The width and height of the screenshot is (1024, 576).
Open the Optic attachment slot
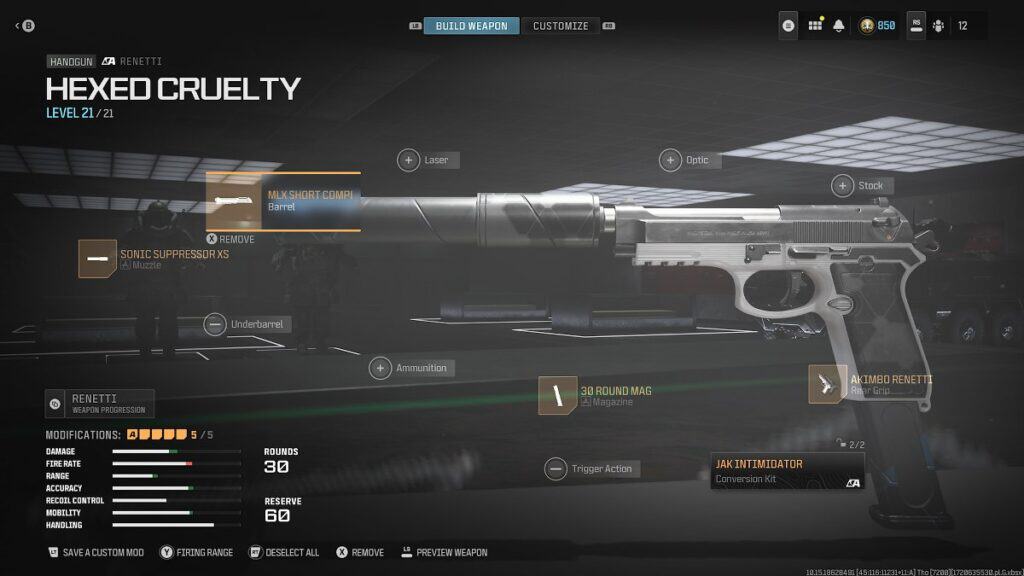(670, 160)
